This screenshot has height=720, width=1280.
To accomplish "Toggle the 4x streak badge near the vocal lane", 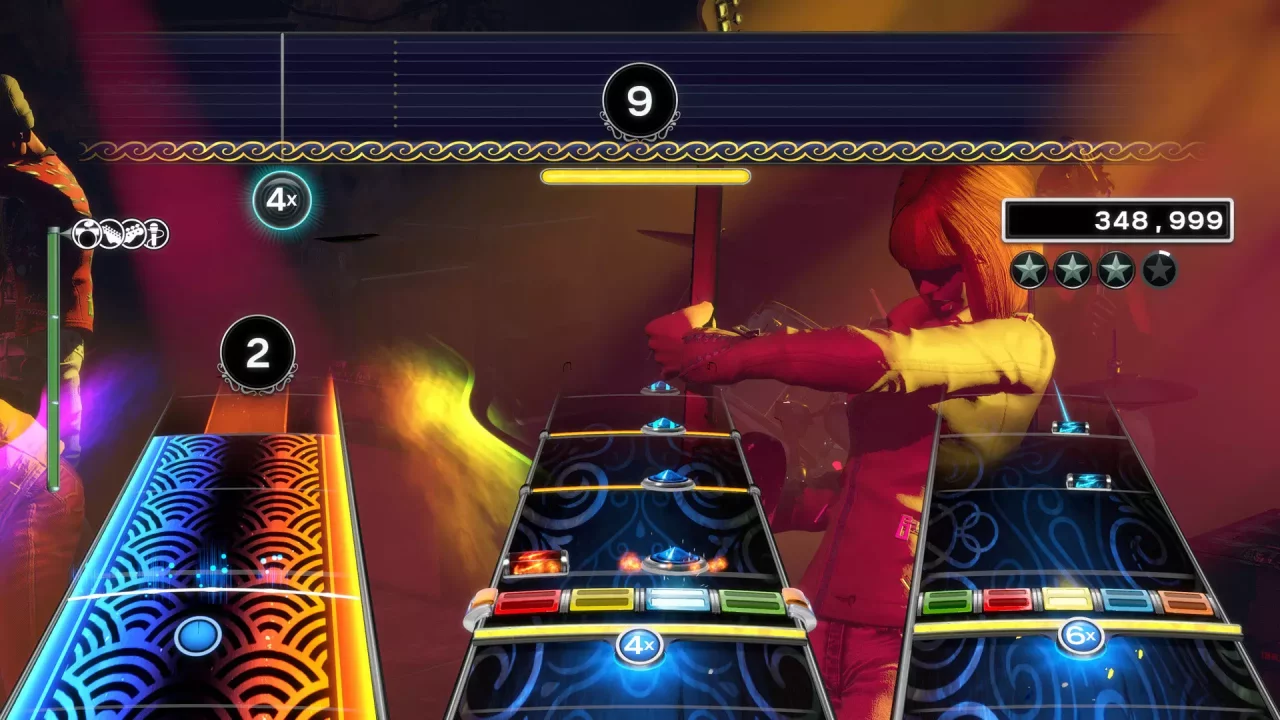I will pyautogui.click(x=282, y=200).
